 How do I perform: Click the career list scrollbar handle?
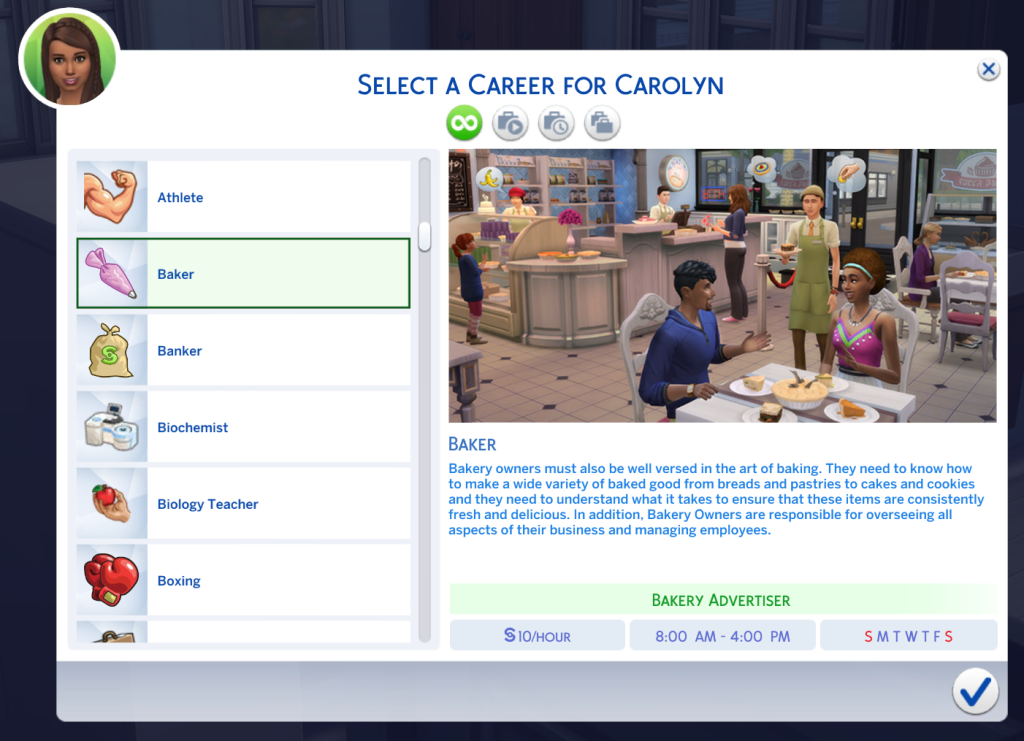click(425, 236)
